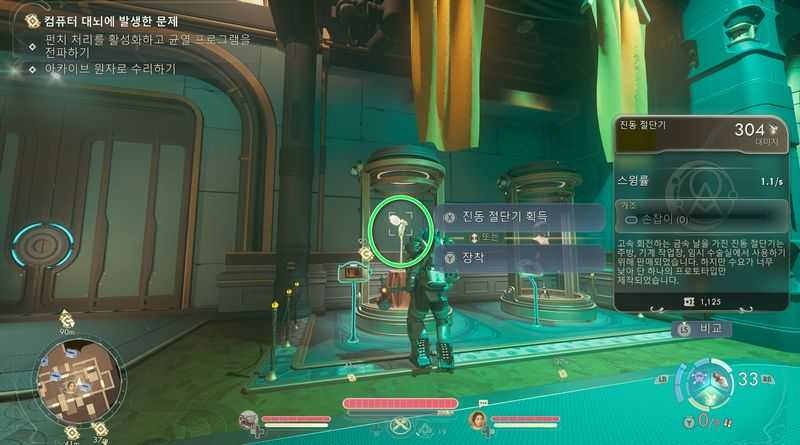Open the 비교 compare button
Screen dimensions: 800x445
(x=701, y=327)
